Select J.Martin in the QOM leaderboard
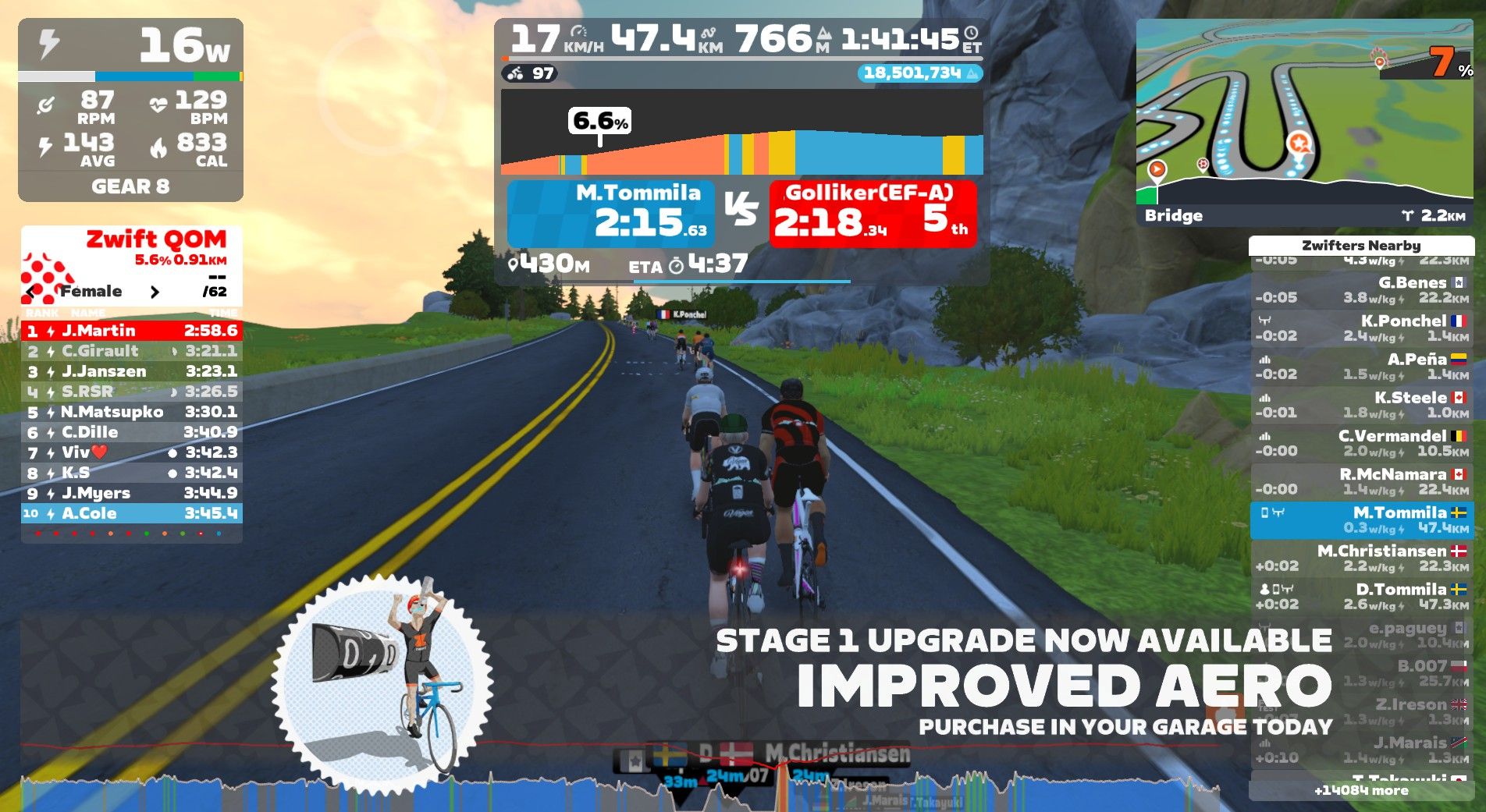Viewport: 1486px width, 812px height. click(x=131, y=331)
